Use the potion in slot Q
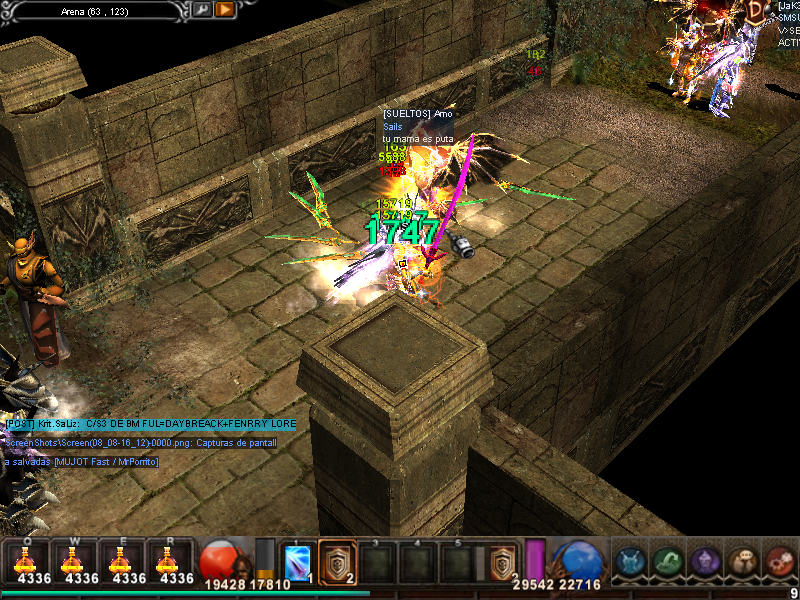The width and height of the screenshot is (800, 600). click(x=27, y=560)
